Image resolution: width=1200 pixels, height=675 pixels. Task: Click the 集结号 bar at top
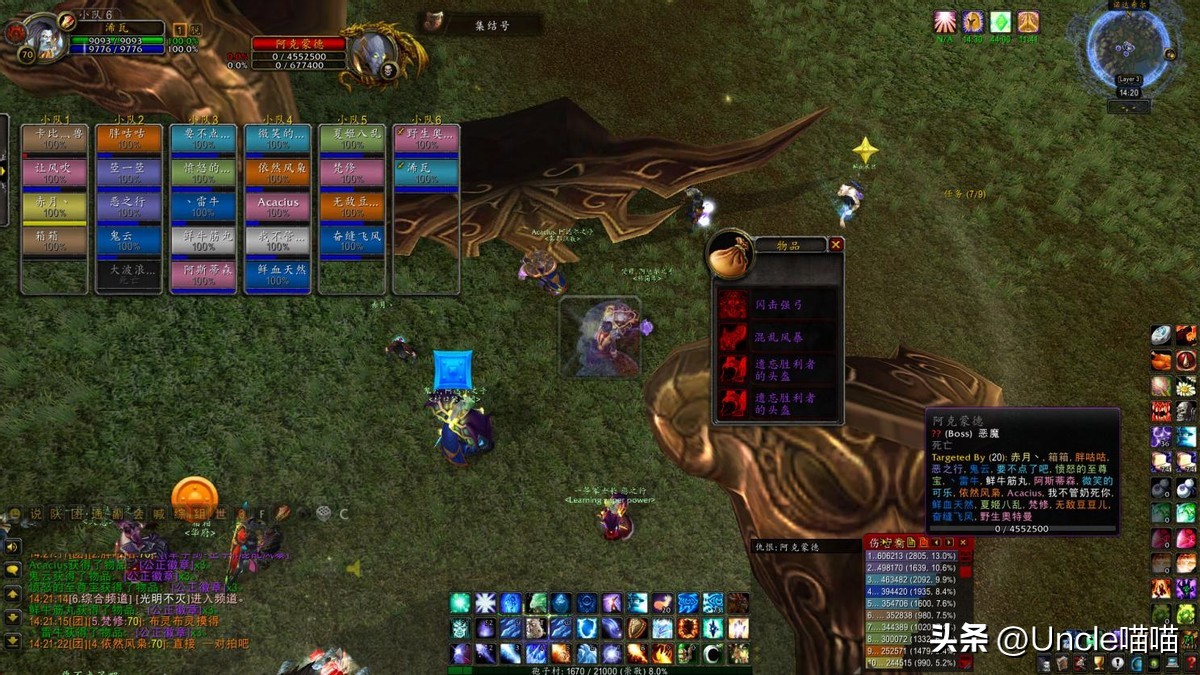[482, 24]
